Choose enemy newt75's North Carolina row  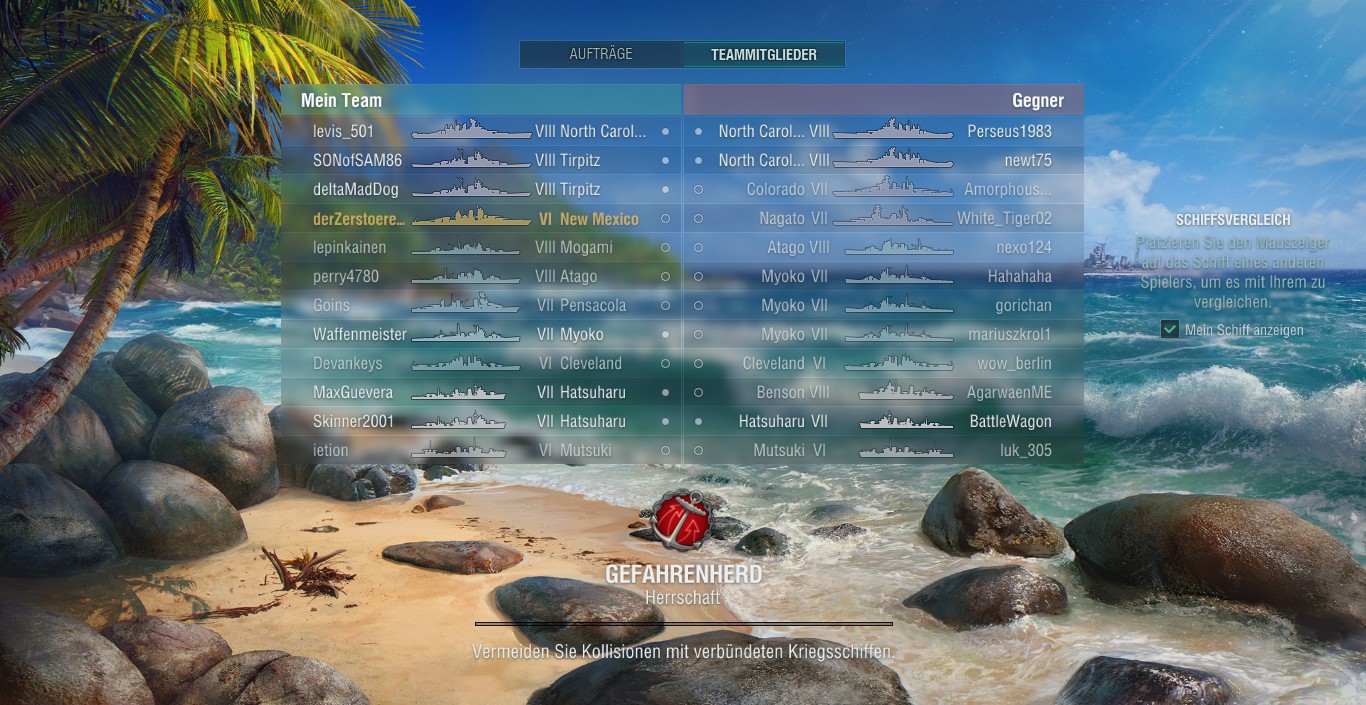tap(884, 160)
